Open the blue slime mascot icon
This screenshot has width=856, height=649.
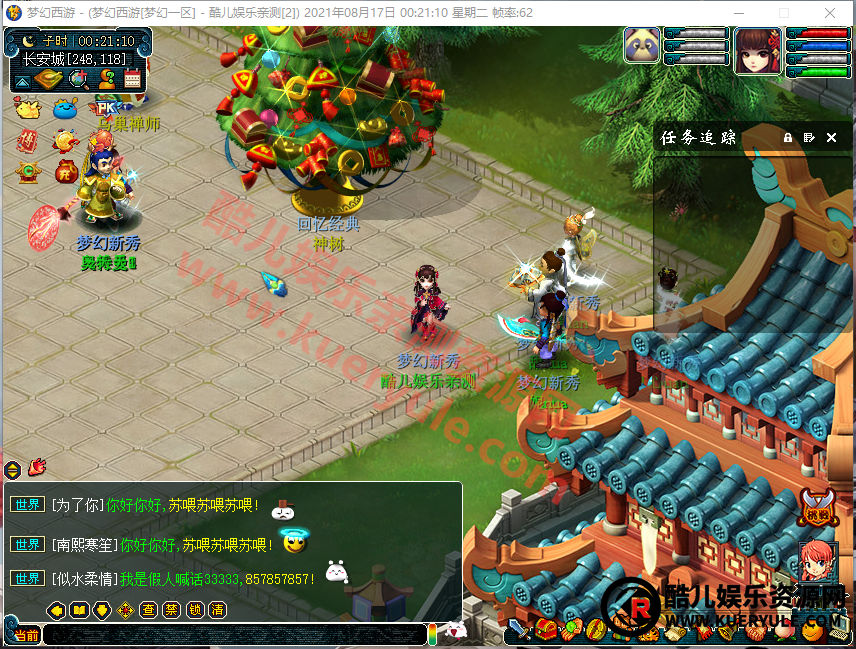tap(66, 108)
